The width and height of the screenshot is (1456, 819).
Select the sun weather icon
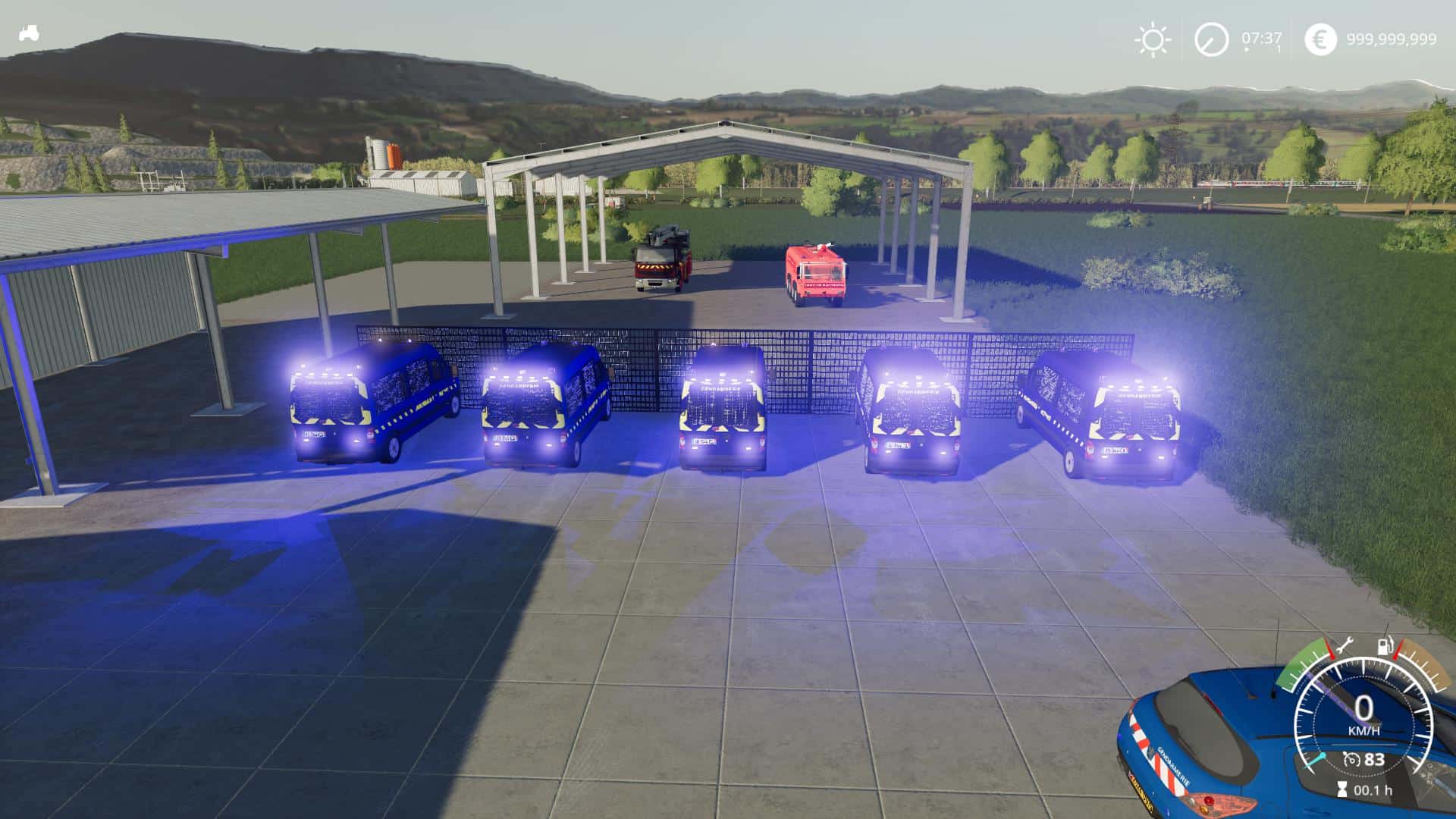1153,39
